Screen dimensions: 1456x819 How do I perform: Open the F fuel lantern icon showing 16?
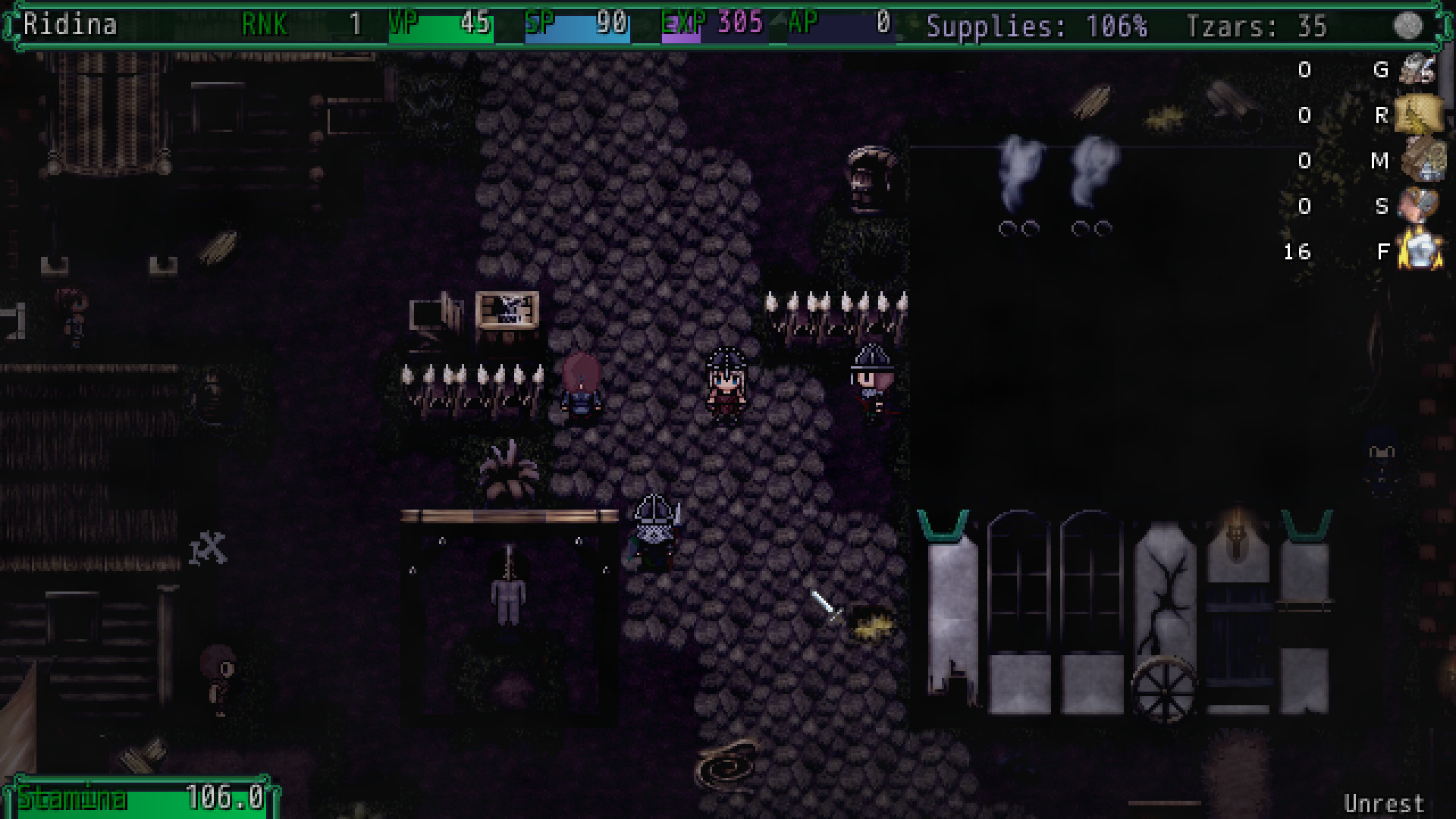(1420, 252)
